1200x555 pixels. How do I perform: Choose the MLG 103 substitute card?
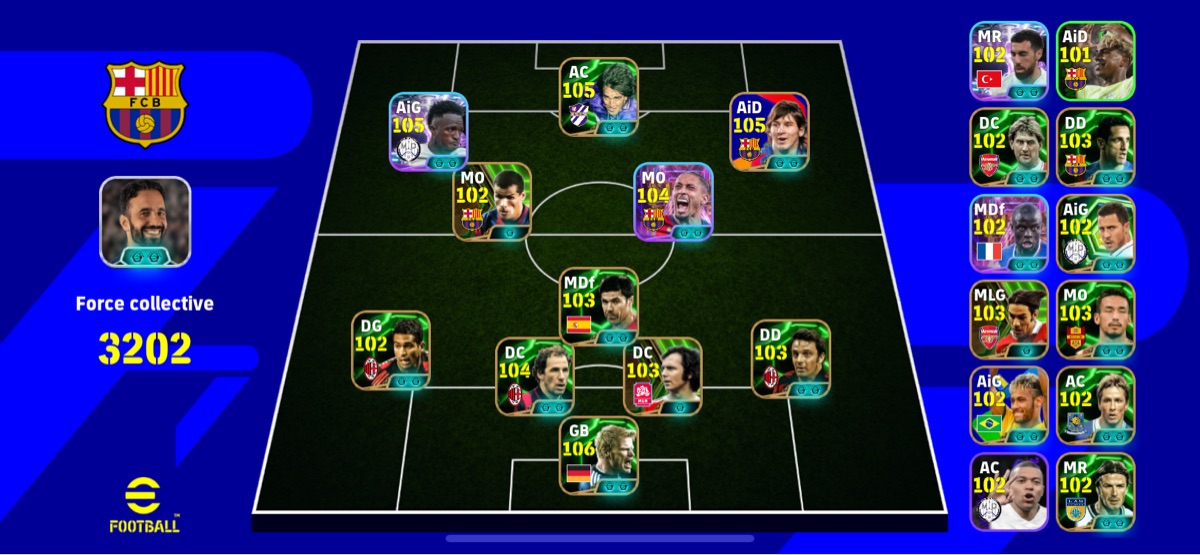(1008, 320)
